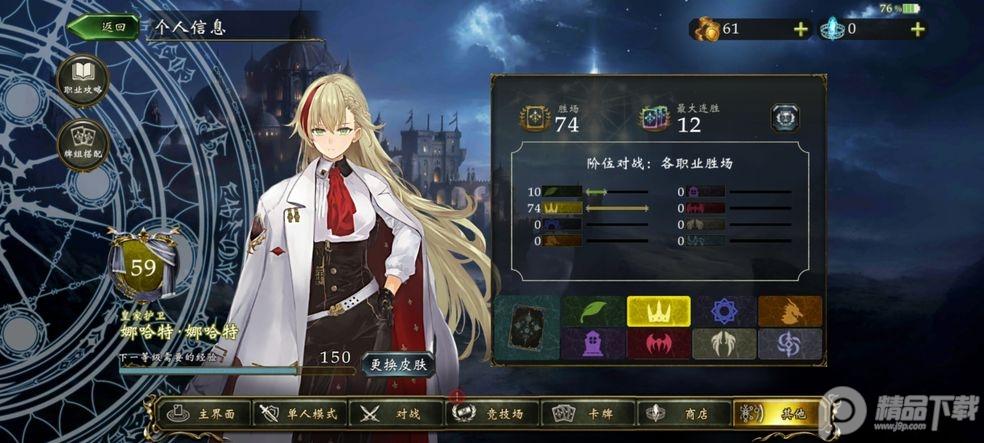This screenshot has height=443, width=984.
Task: Select the green leaf class tile
Action: coord(593,312)
